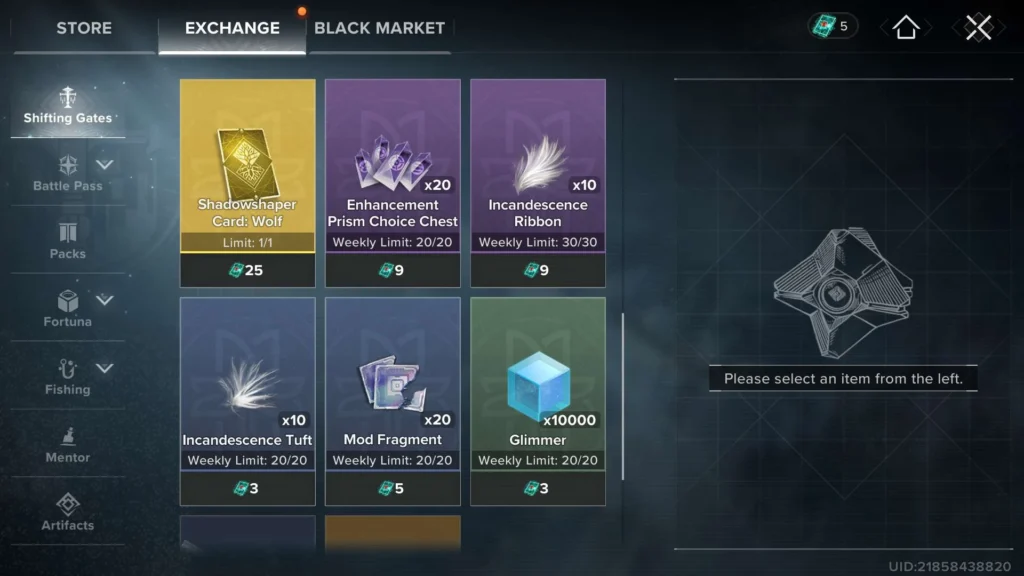Open the Black Market tab
1024x576 pixels.
379,28
